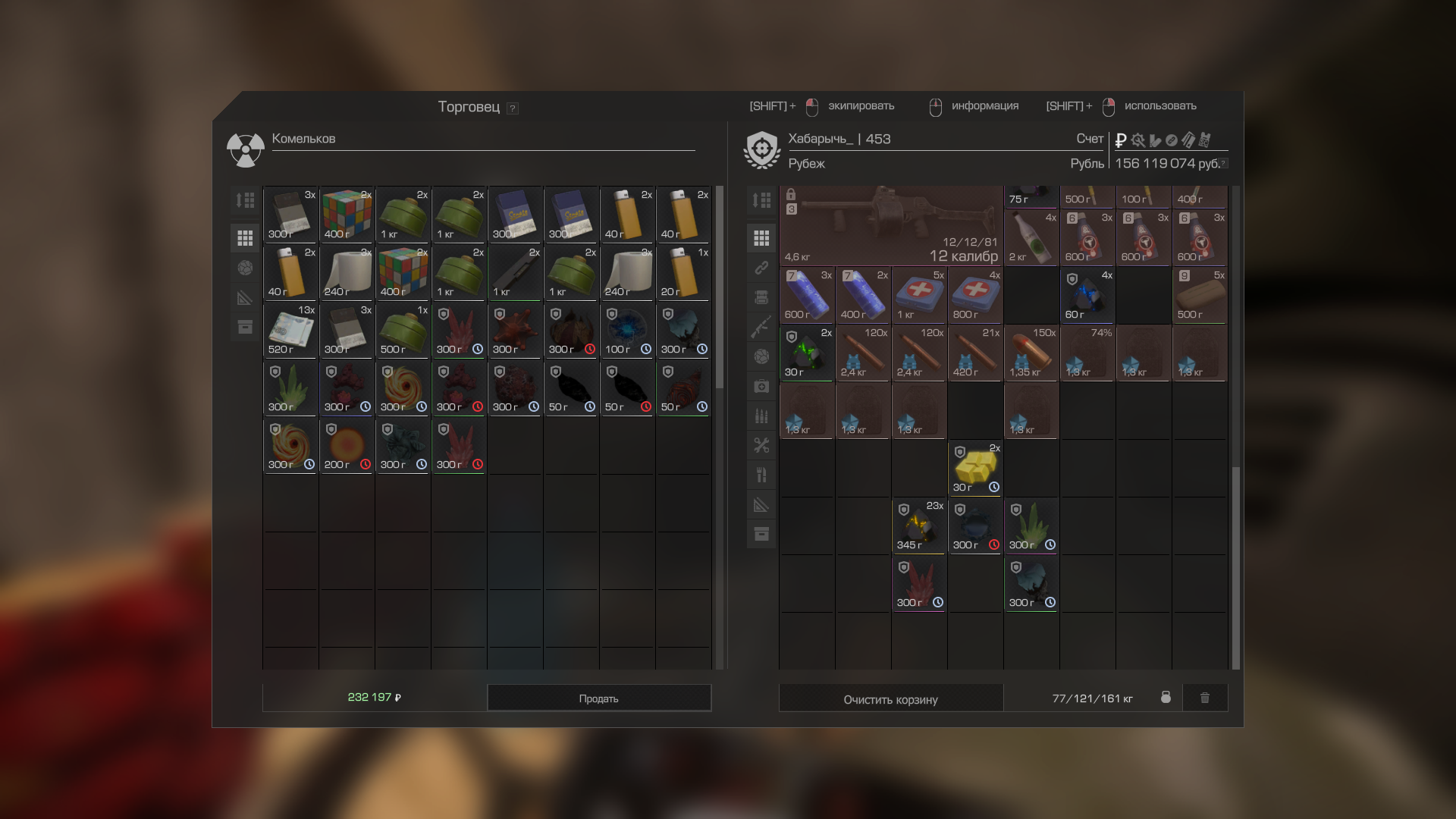Image resolution: width=1456 pixels, height=819 pixels.
Task: Toggle the weight lock icon
Action: pos(1166,698)
